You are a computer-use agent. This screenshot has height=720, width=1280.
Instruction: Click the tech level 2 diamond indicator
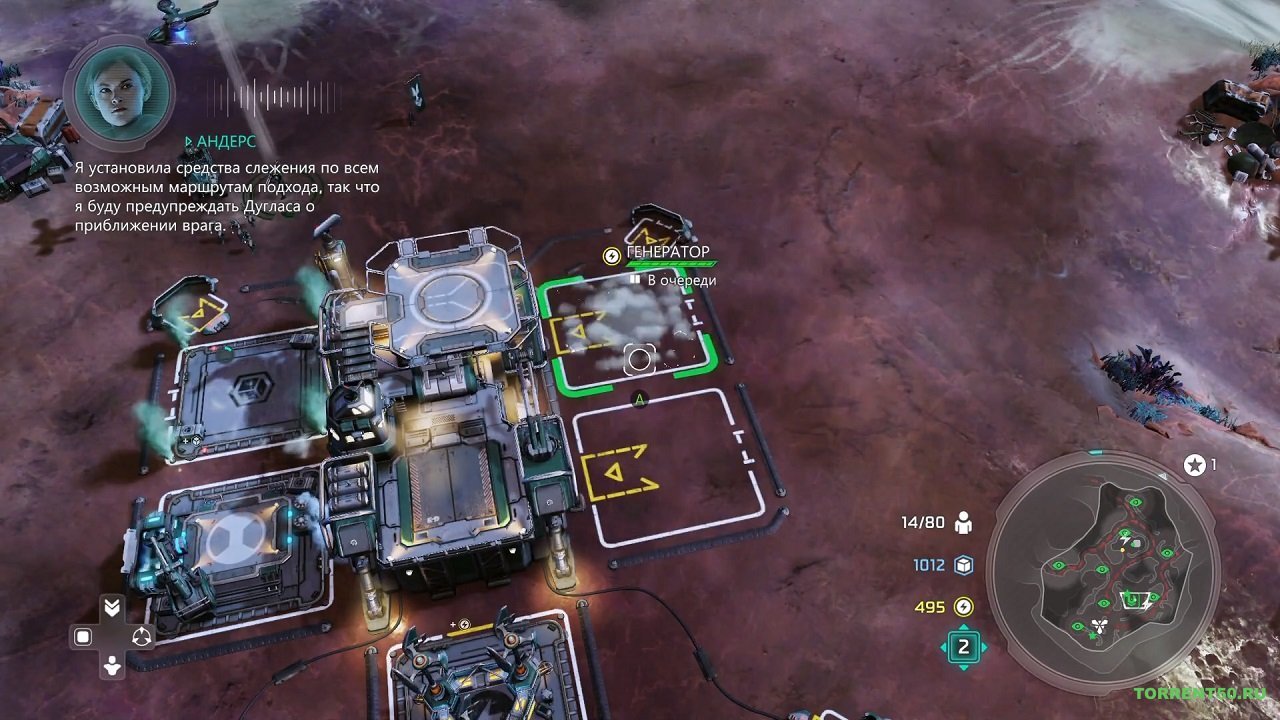(963, 644)
